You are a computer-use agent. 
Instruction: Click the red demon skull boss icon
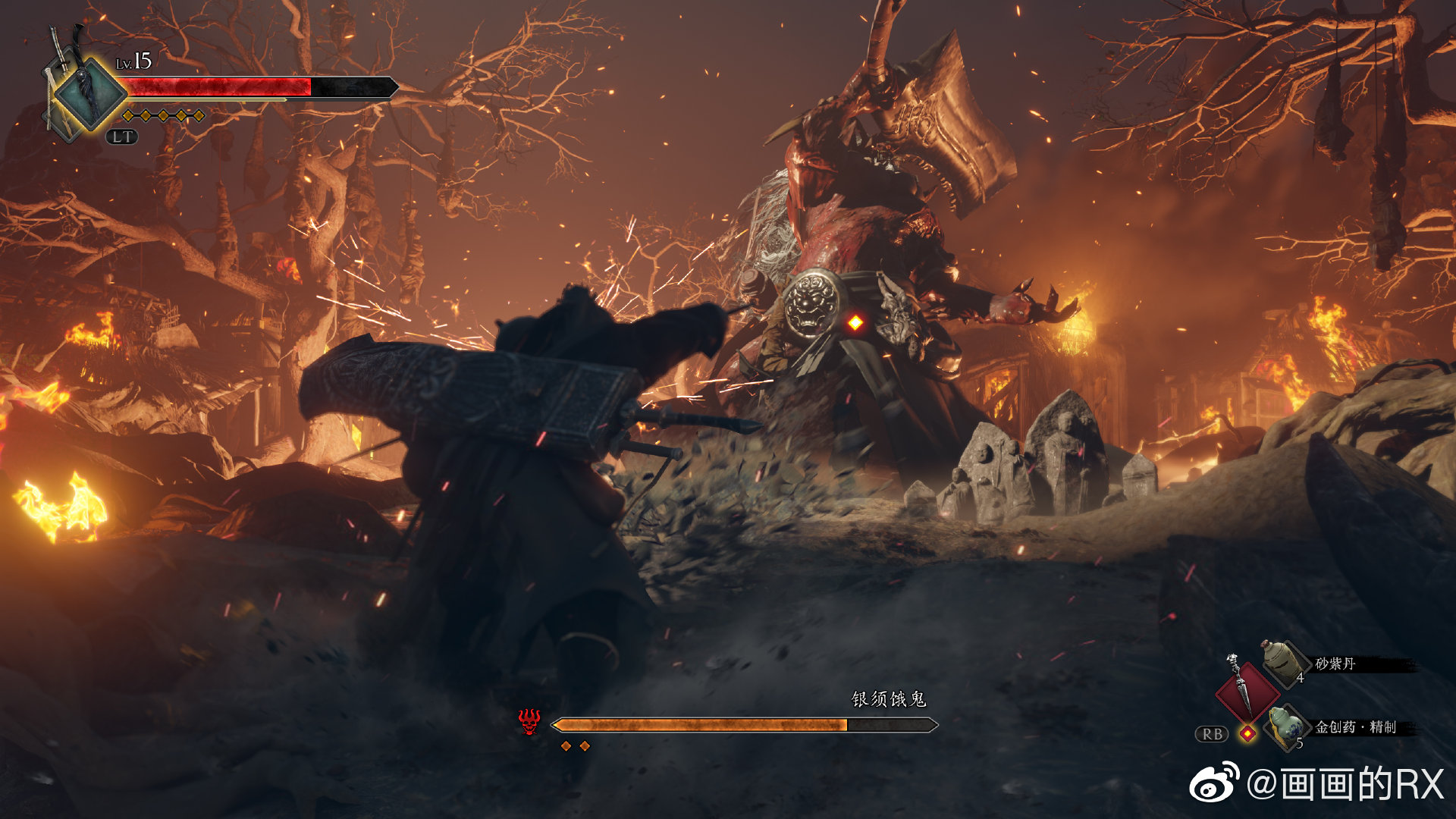(529, 721)
